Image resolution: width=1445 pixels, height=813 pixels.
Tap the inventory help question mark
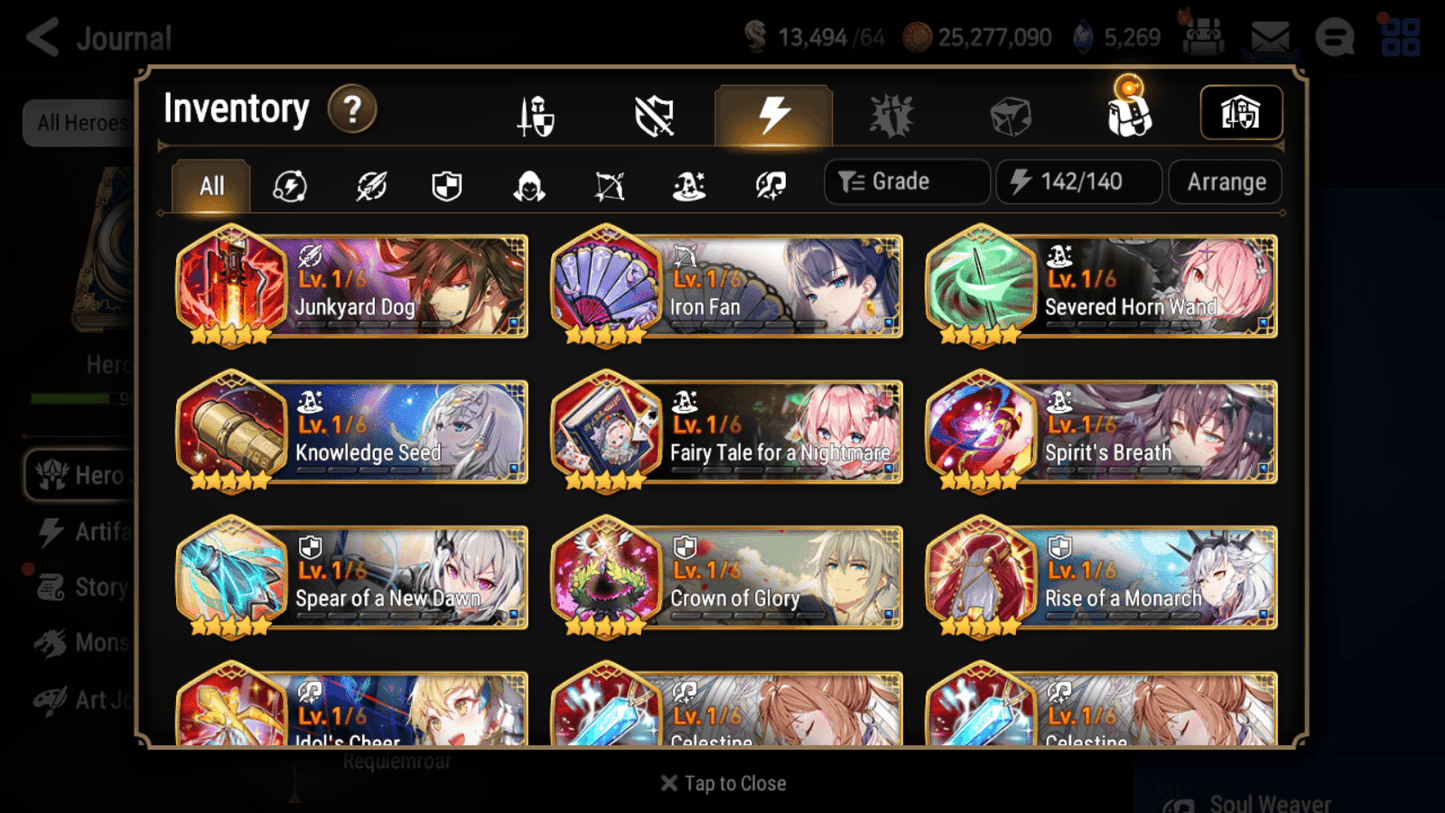point(352,111)
